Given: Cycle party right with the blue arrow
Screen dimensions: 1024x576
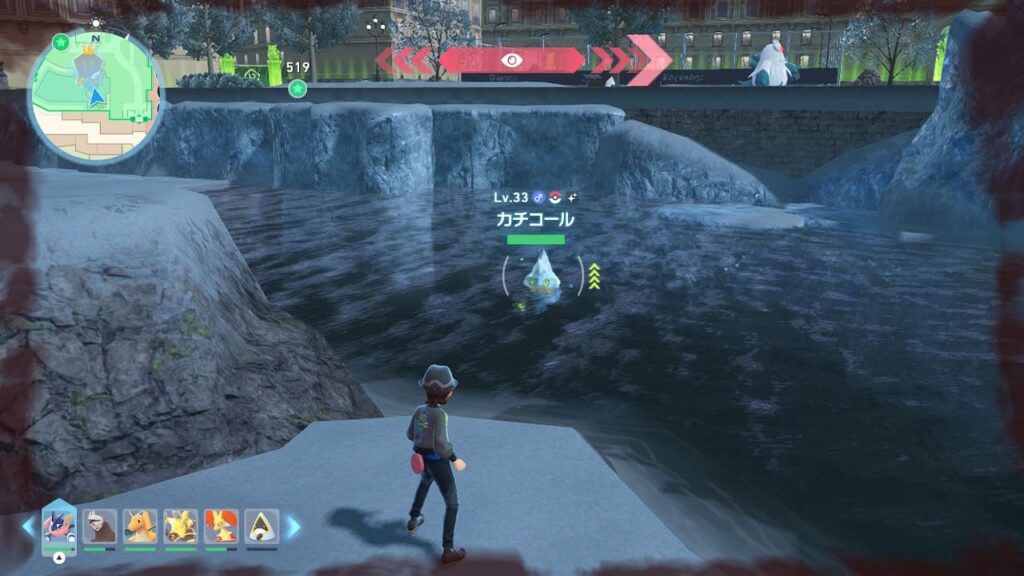Looking at the screenshot, I should [293, 527].
